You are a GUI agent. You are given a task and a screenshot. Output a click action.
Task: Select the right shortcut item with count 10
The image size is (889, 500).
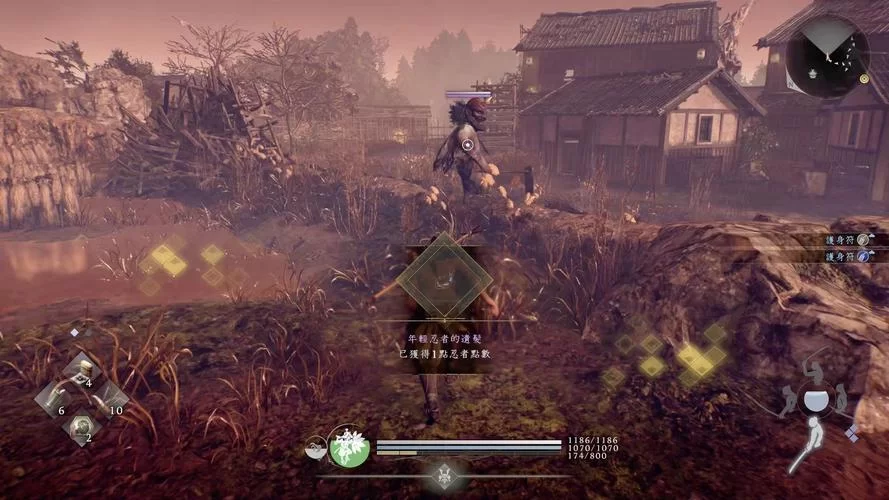pyautogui.click(x=106, y=398)
